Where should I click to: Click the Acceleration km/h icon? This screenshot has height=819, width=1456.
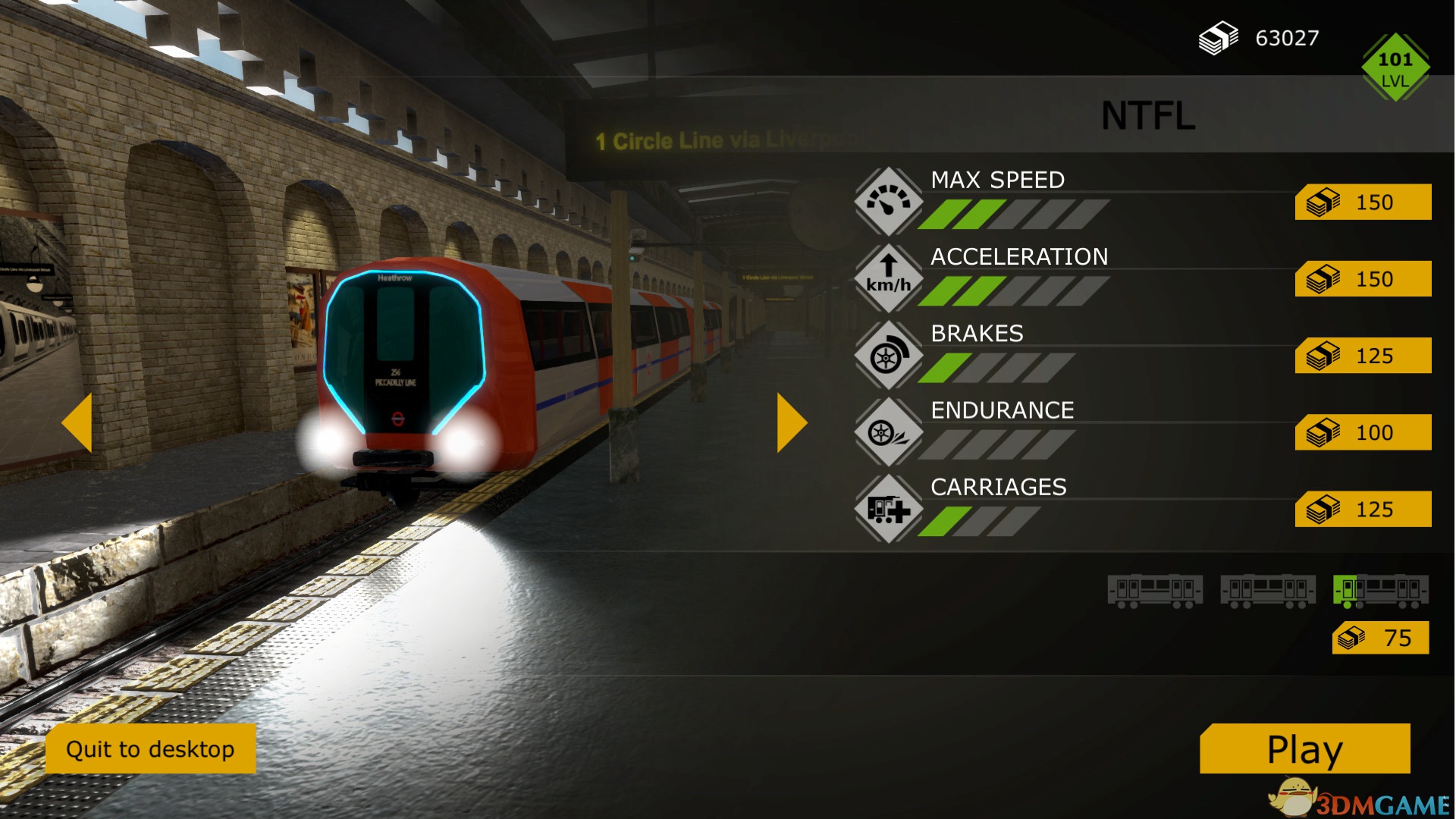tap(888, 278)
